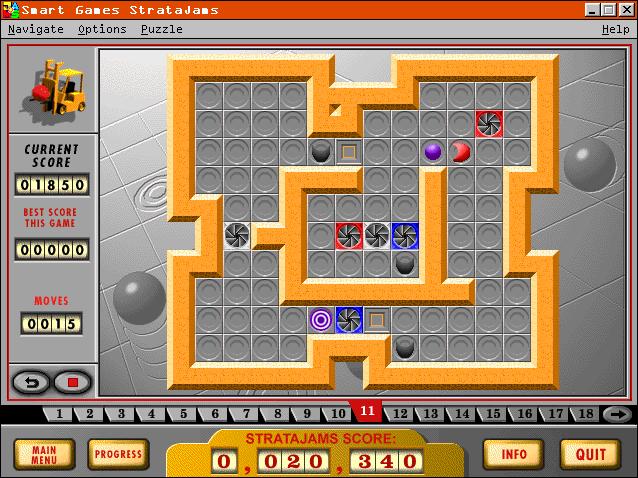Close the StrataJams window
The height and width of the screenshot is (478, 638).
(628, 9)
